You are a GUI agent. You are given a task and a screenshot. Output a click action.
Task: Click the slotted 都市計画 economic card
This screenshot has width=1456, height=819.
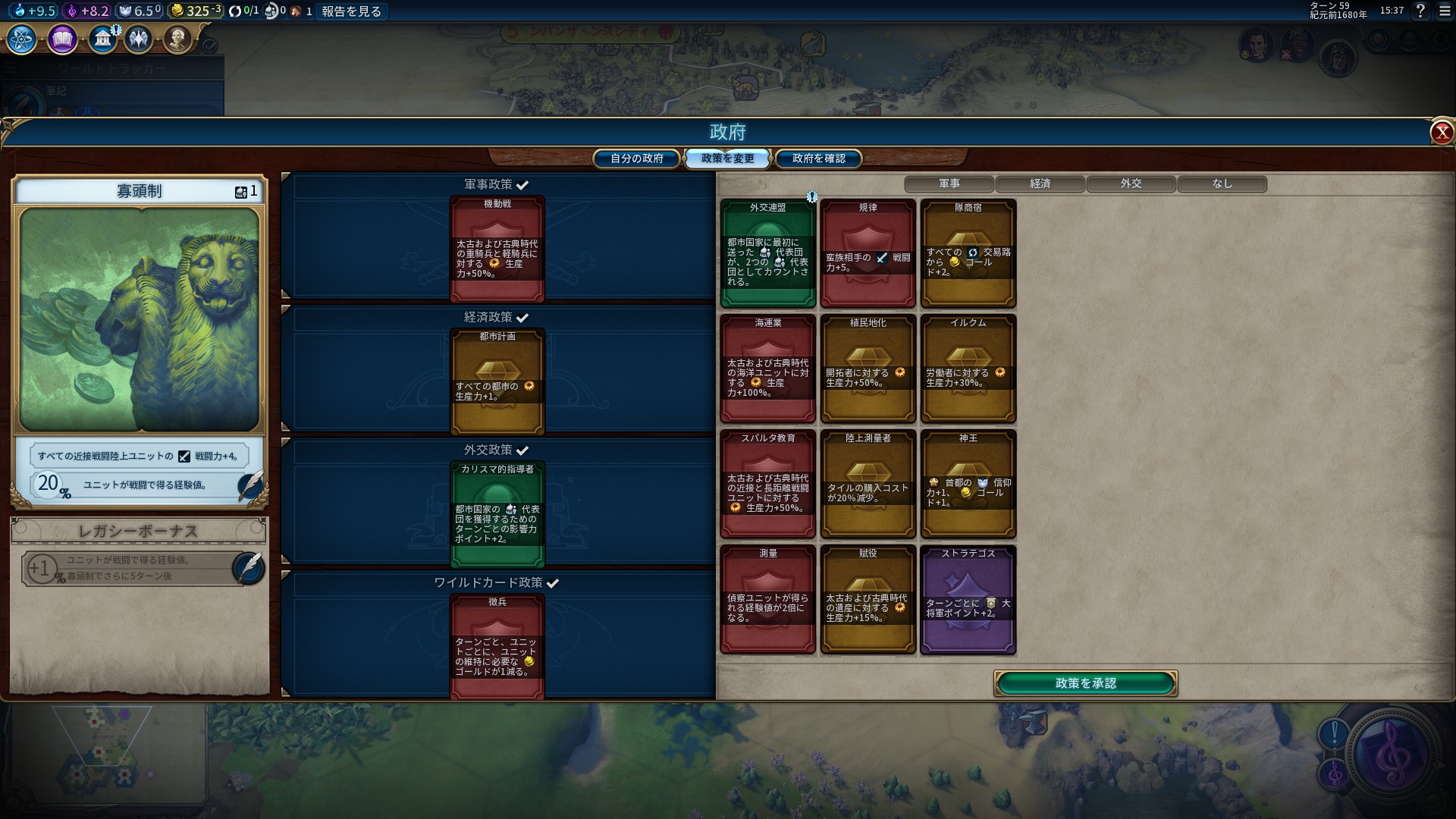497,381
